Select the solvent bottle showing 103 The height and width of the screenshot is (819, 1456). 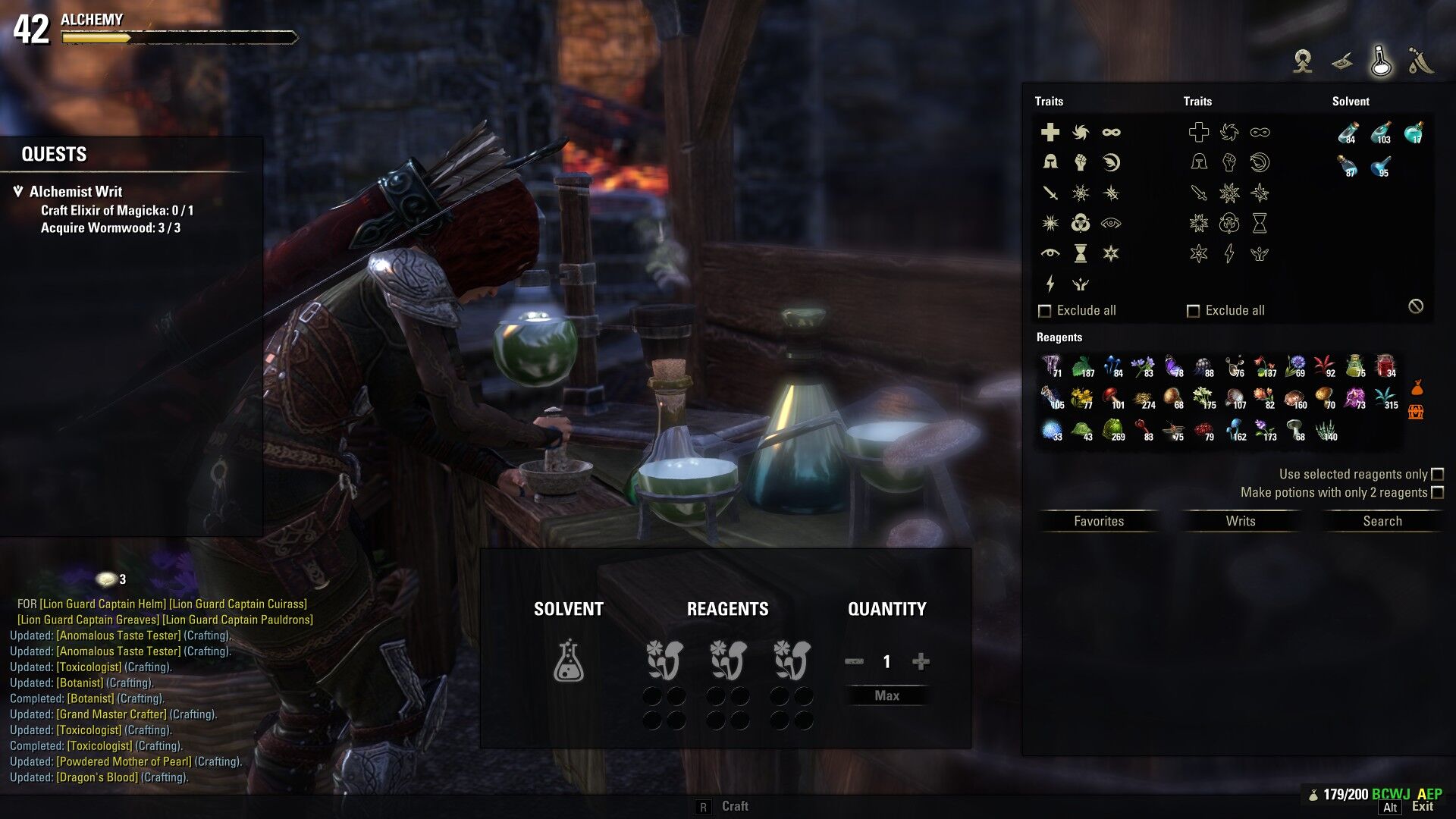coord(1381,133)
